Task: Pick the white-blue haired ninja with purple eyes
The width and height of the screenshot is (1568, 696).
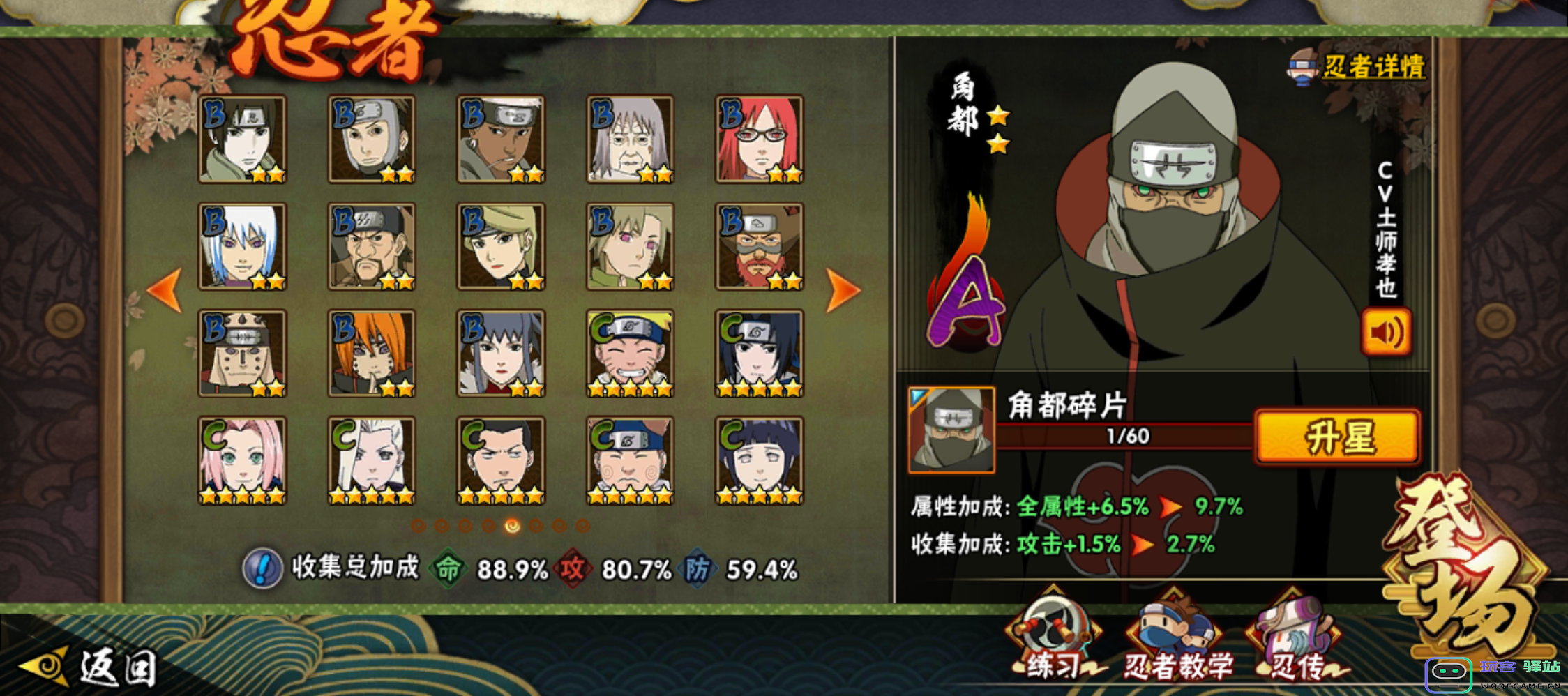Action: pos(242,246)
